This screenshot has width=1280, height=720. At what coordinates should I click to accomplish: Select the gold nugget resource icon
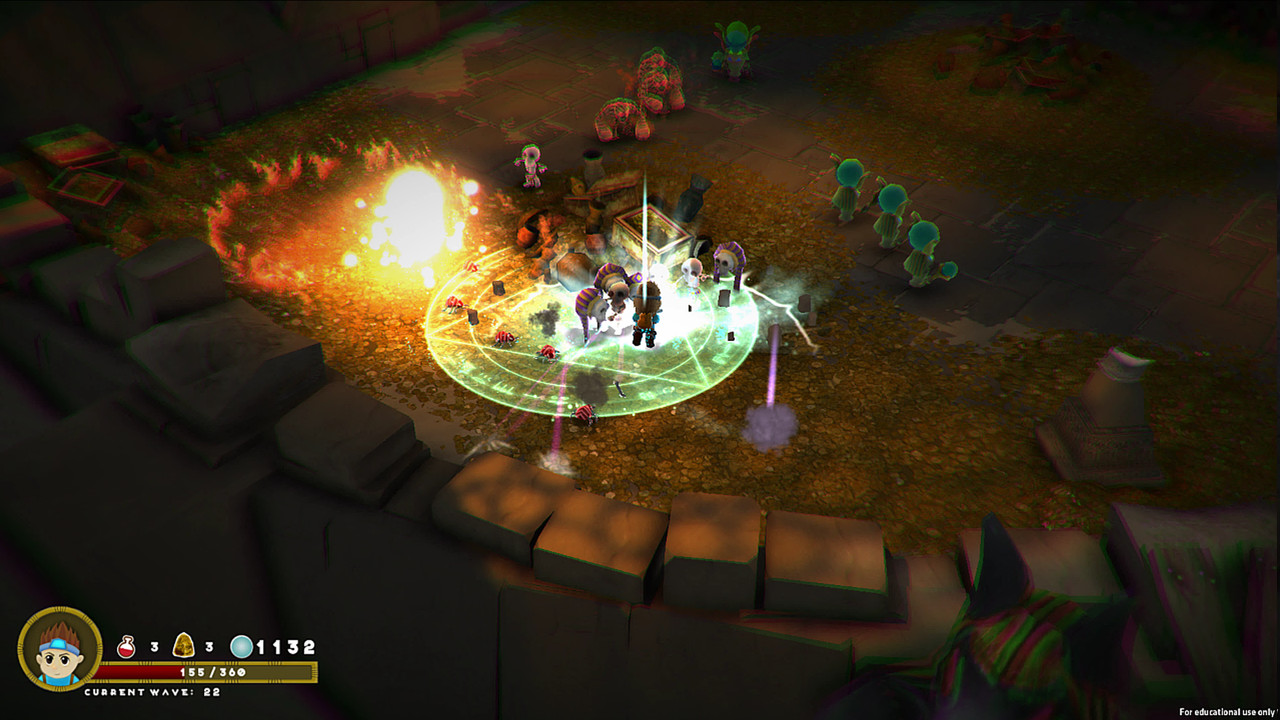click(186, 646)
